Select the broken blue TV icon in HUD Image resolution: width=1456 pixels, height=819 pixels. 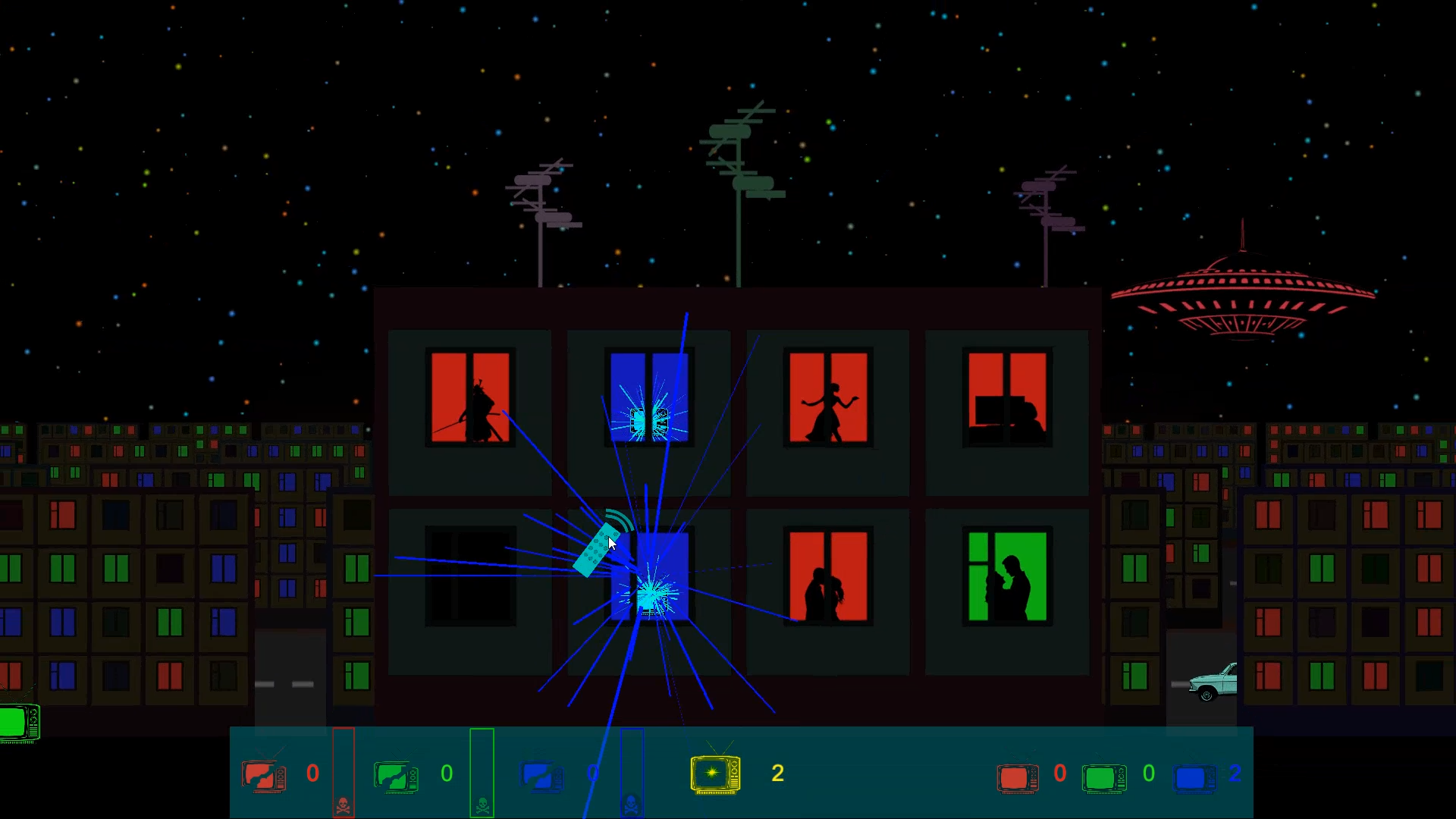coord(542,774)
